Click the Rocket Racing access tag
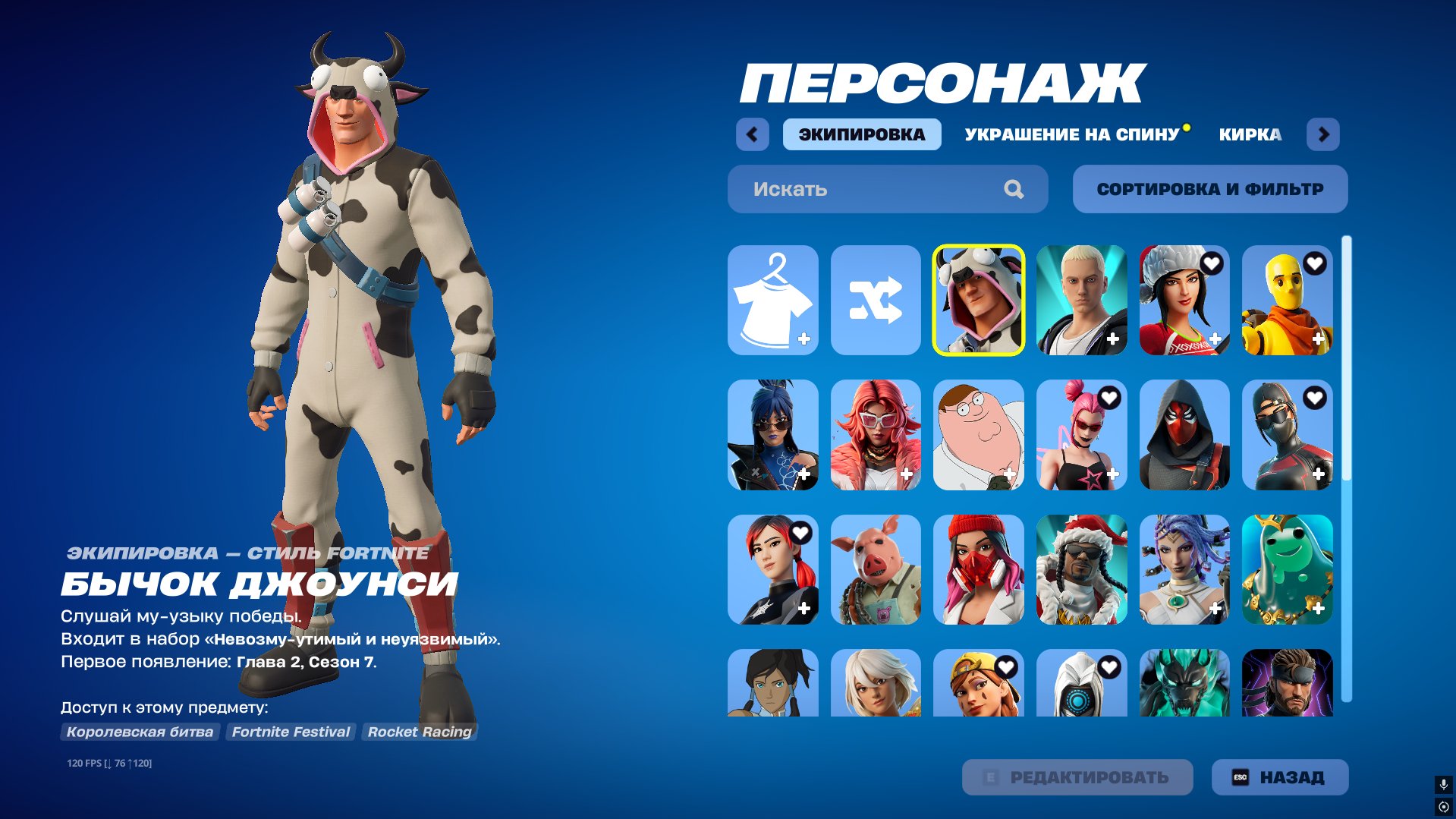 tap(419, 732)
